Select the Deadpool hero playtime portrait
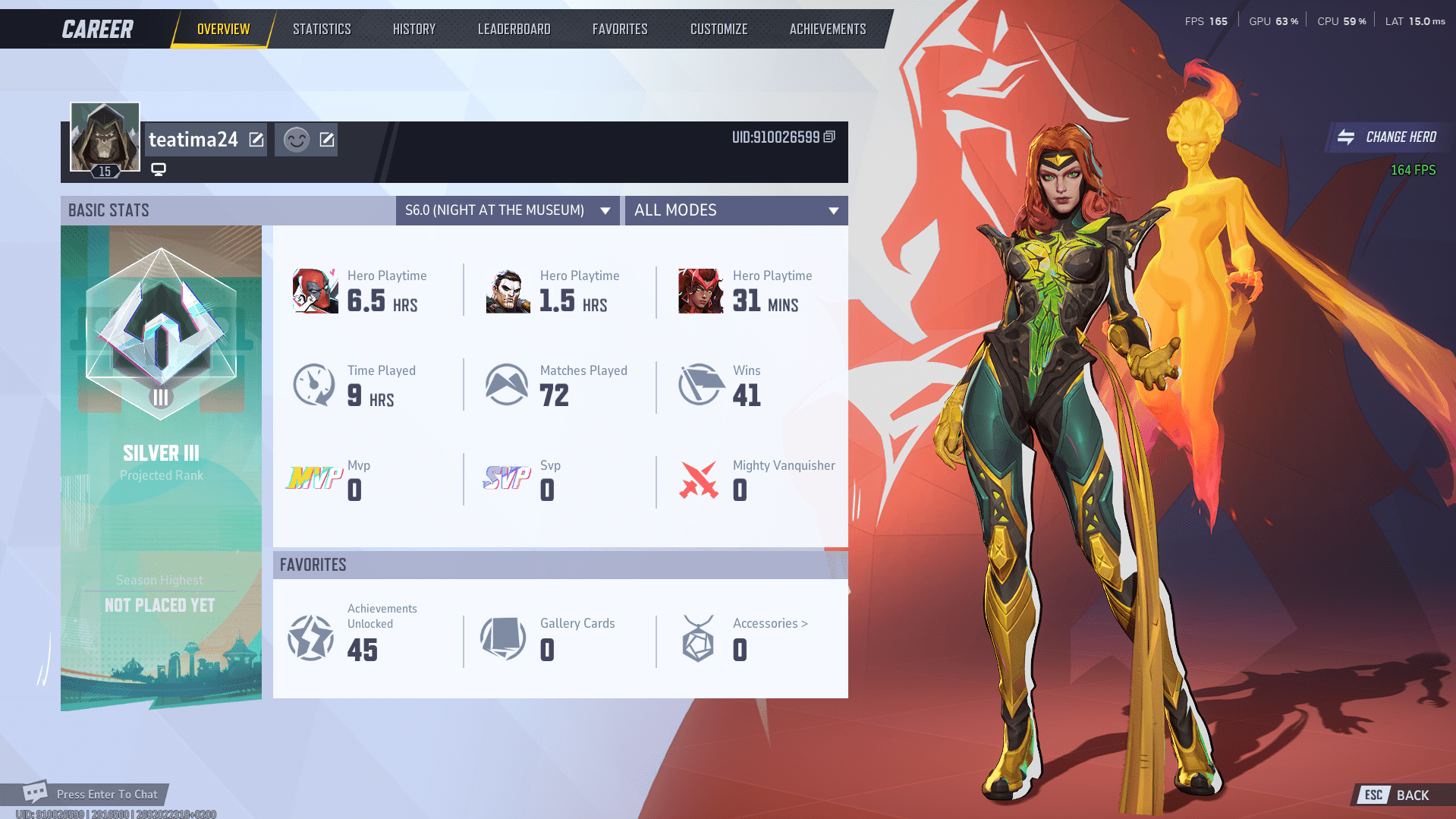This screenshot has width=1456, height=819. pyautogui.click(x=314, y=290)
